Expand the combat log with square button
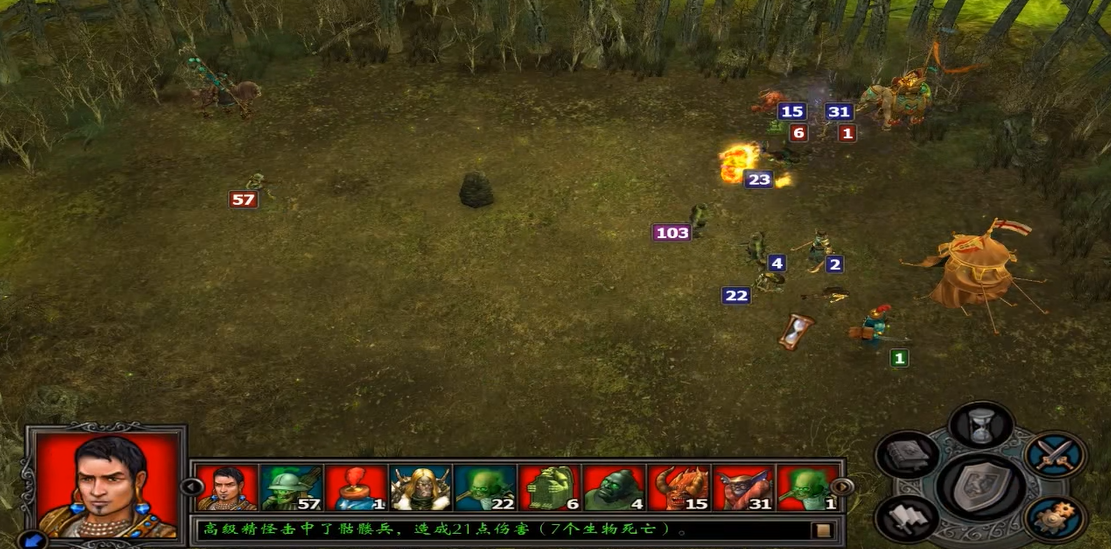 tap(823, 530)
